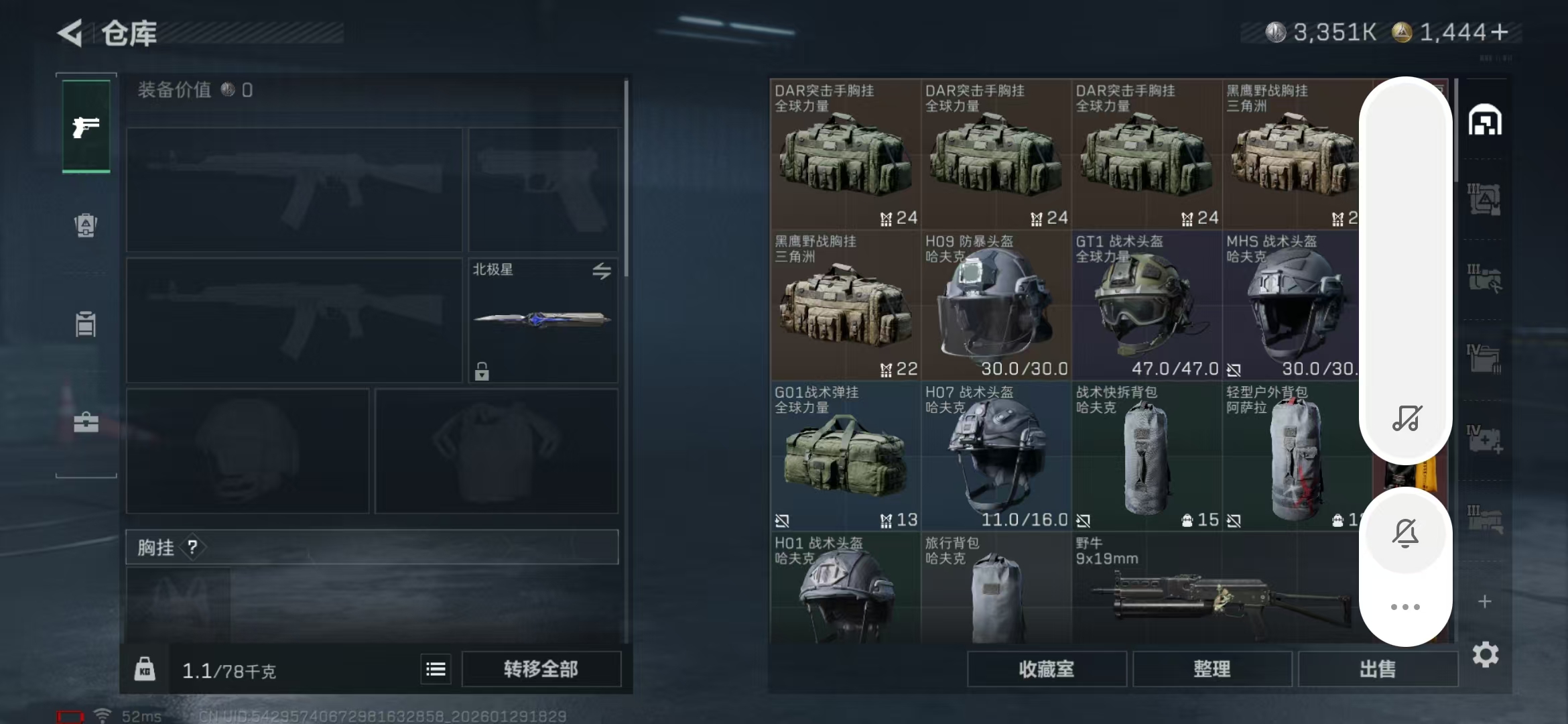Viewport: 1568px width, 724px height.
Task: Pick the 战术快拆背包 backpack
Action: pos(1147,457)
